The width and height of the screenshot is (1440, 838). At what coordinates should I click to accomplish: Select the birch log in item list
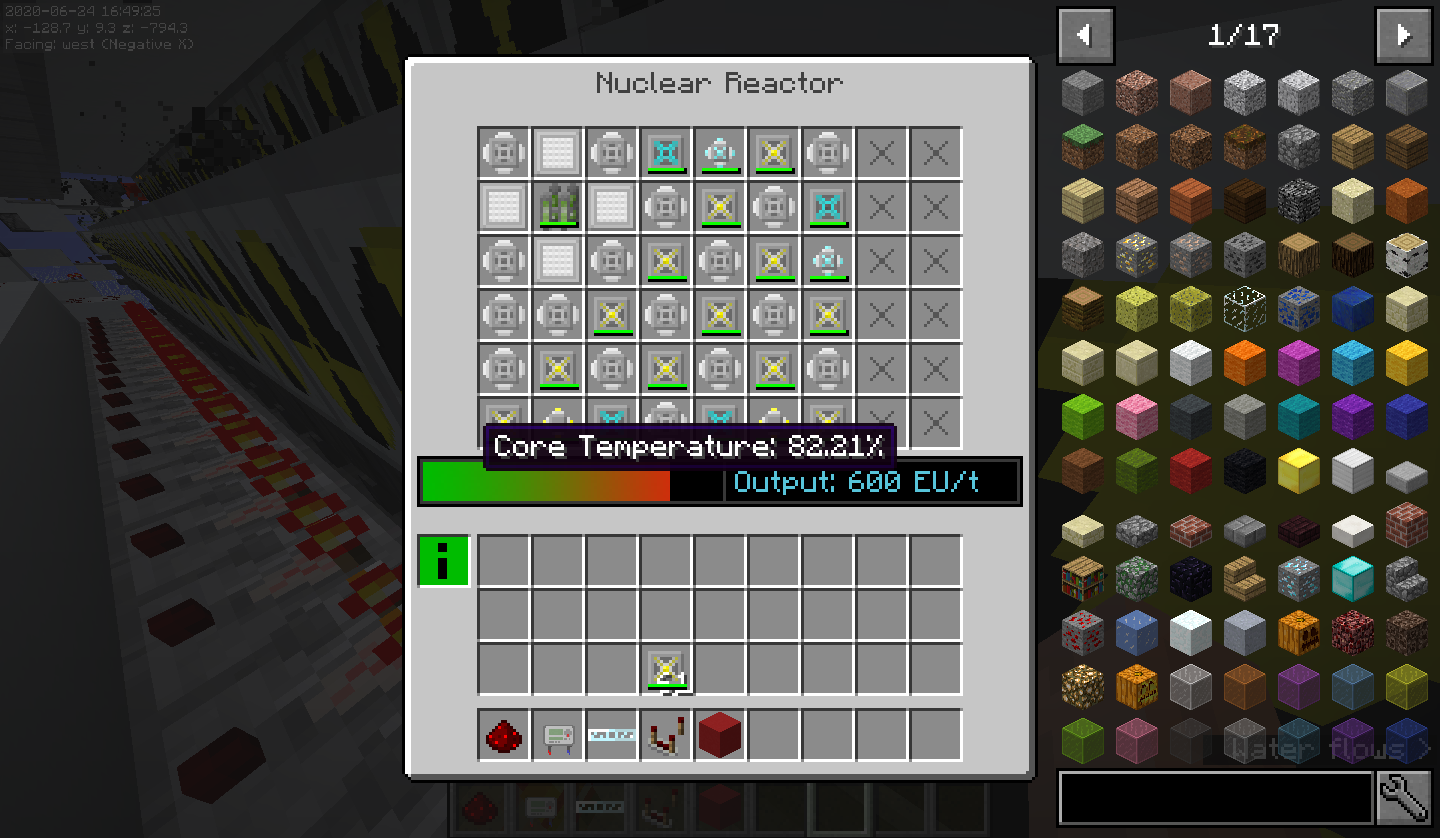(1407, 254)
